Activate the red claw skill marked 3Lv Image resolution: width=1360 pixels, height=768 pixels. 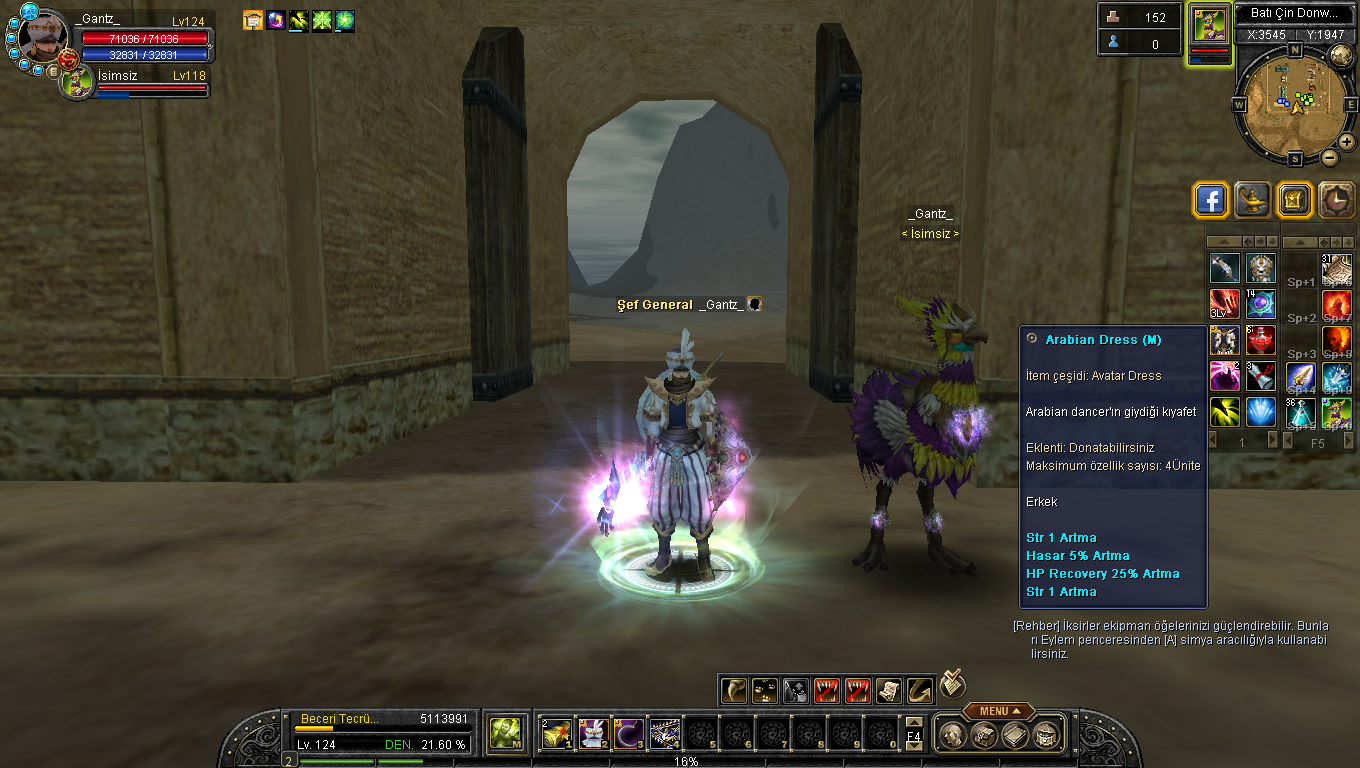point(1225,304)
